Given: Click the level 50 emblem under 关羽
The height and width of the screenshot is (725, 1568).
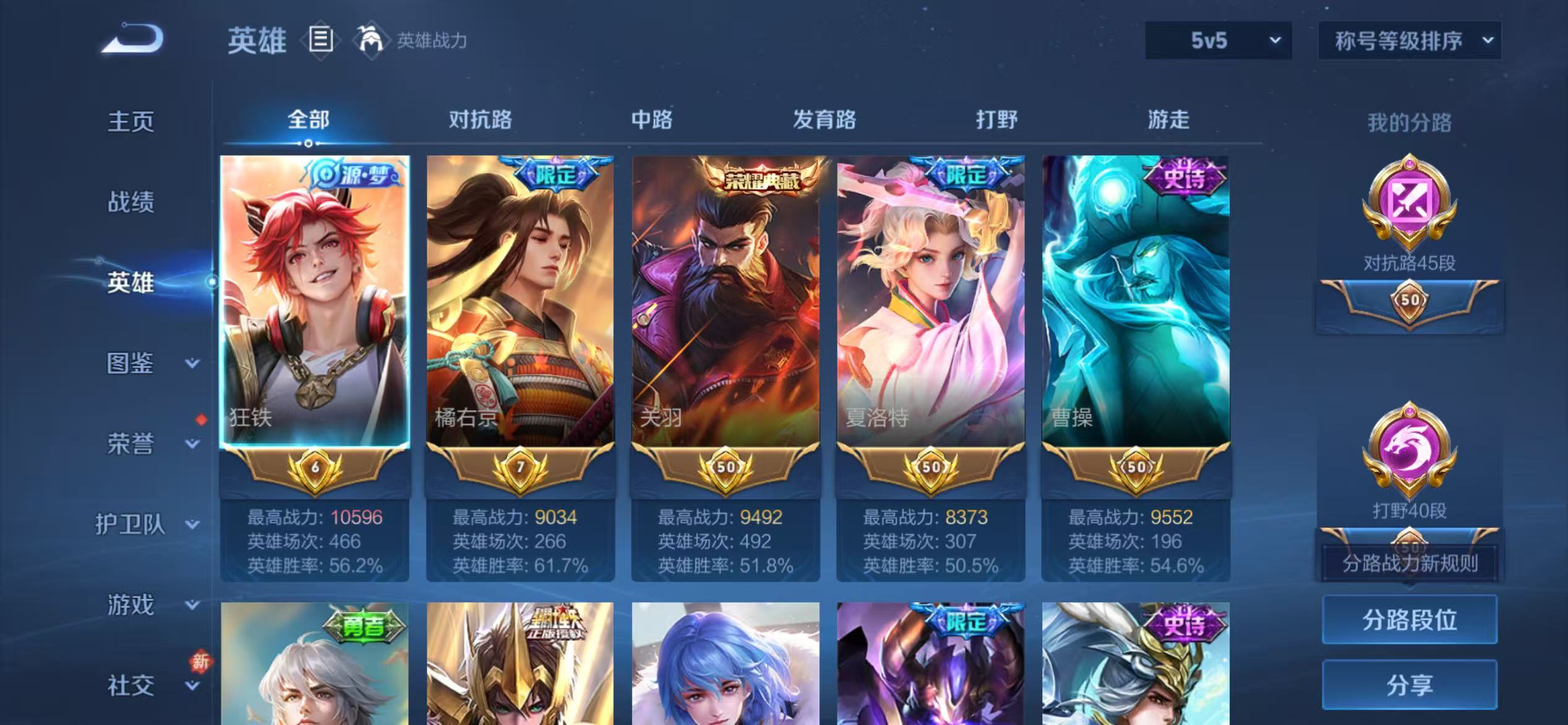Looking at the screenshot, I should 726,468.
